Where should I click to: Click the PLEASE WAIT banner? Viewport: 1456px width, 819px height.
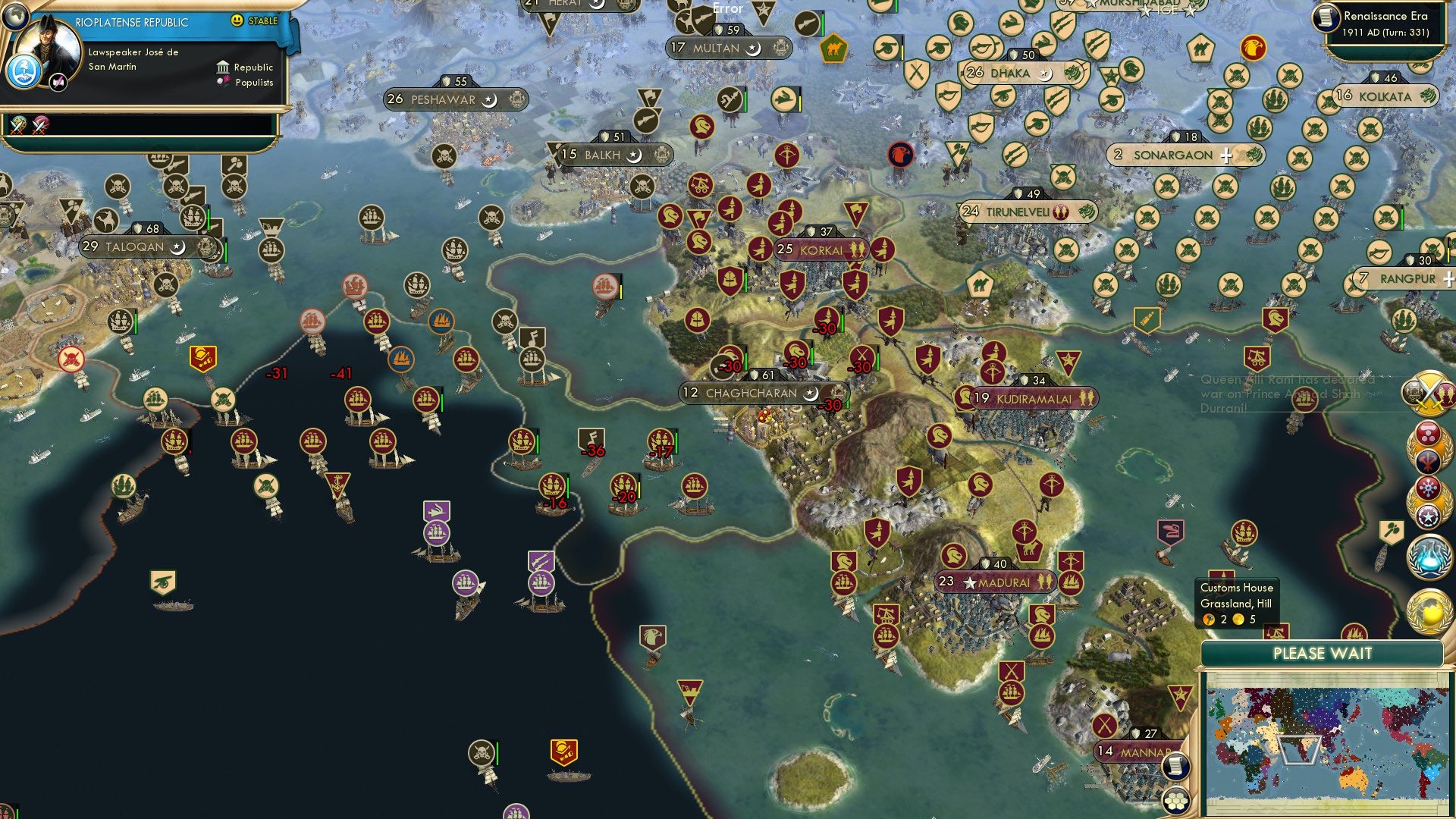(1323, 652)
